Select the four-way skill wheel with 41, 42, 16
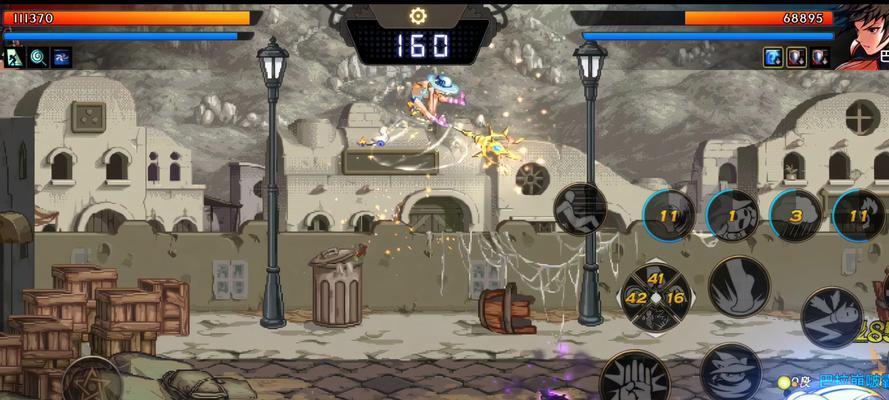 [654, 296]
